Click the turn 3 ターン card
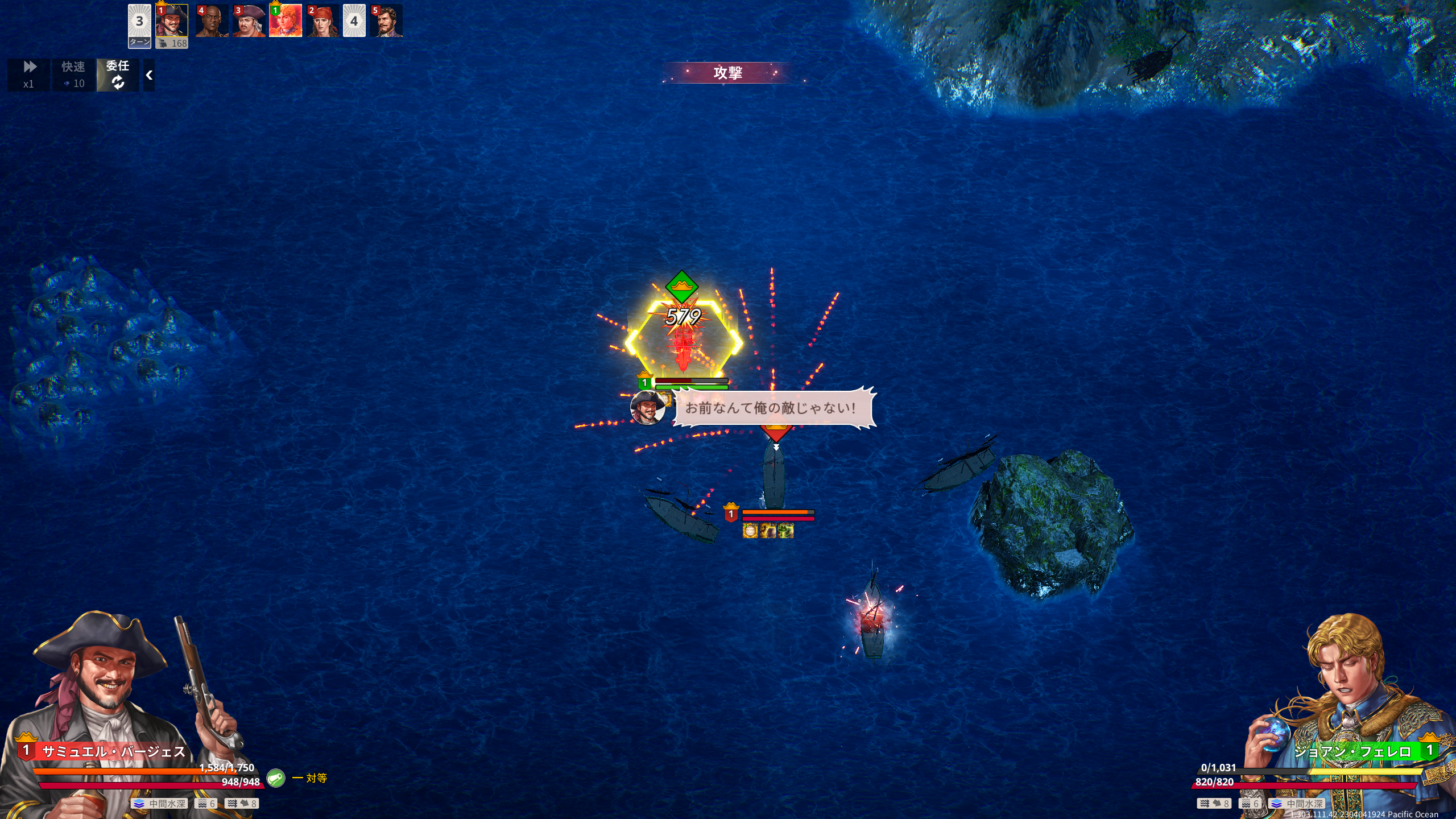 (139, 26)
